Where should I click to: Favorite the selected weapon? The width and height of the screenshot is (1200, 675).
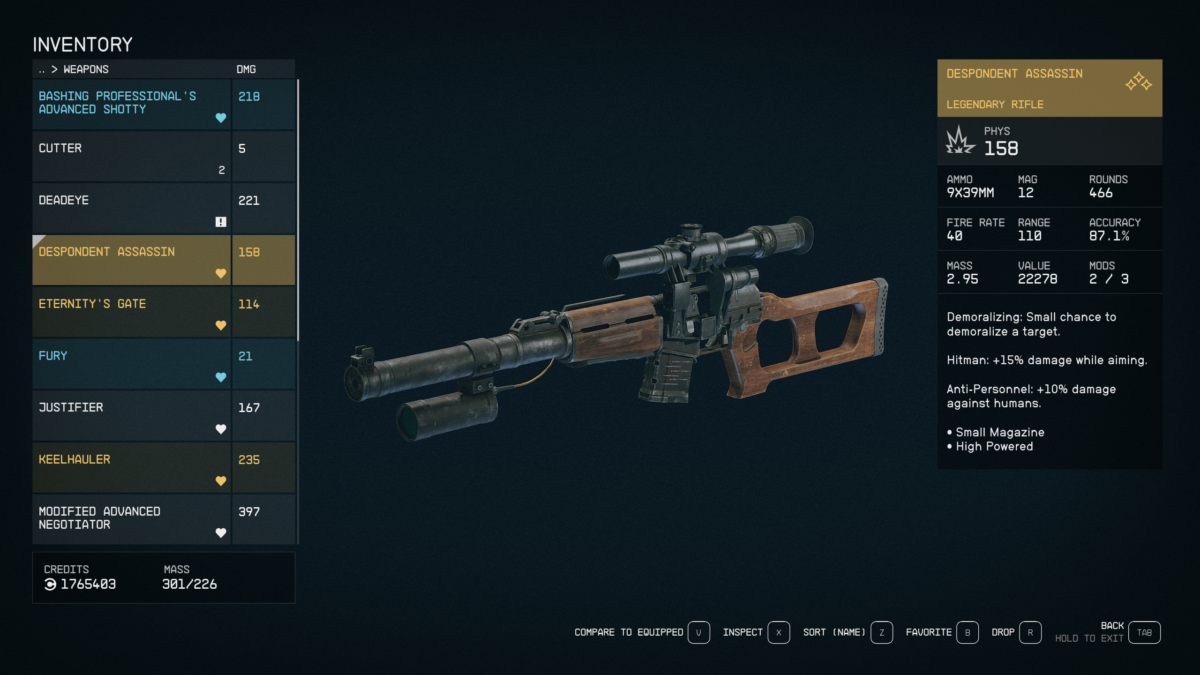pos(967,633)
